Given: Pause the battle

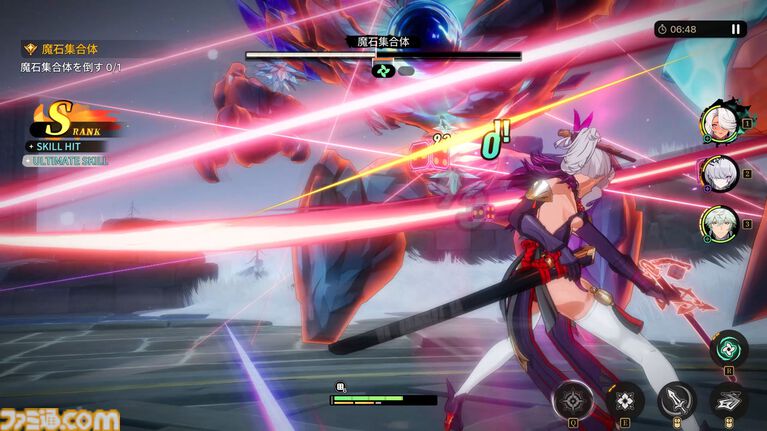Looking at the screenshot, I should tap(736, 30).
